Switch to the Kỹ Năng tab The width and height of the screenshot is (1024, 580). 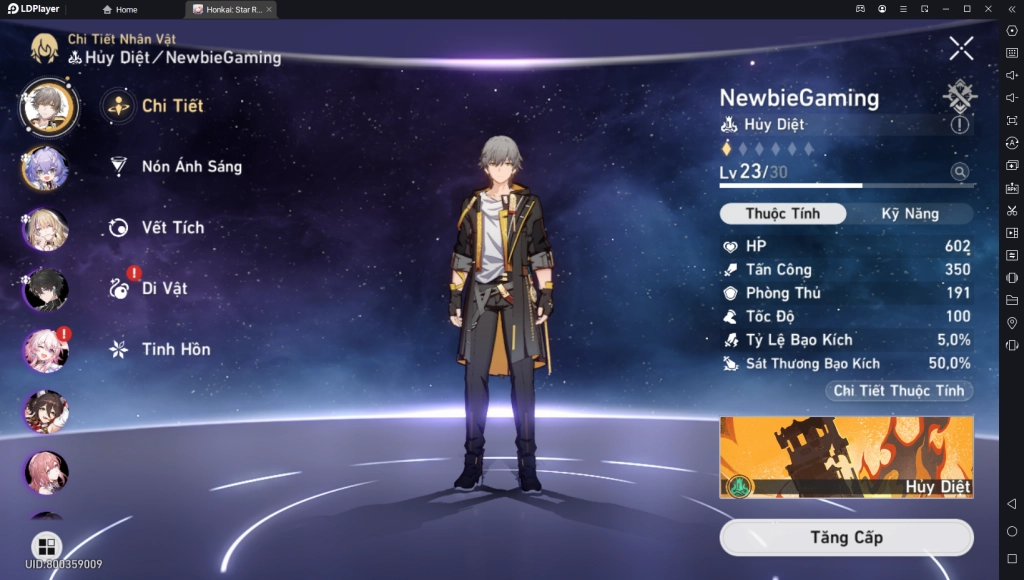point(909,214)
